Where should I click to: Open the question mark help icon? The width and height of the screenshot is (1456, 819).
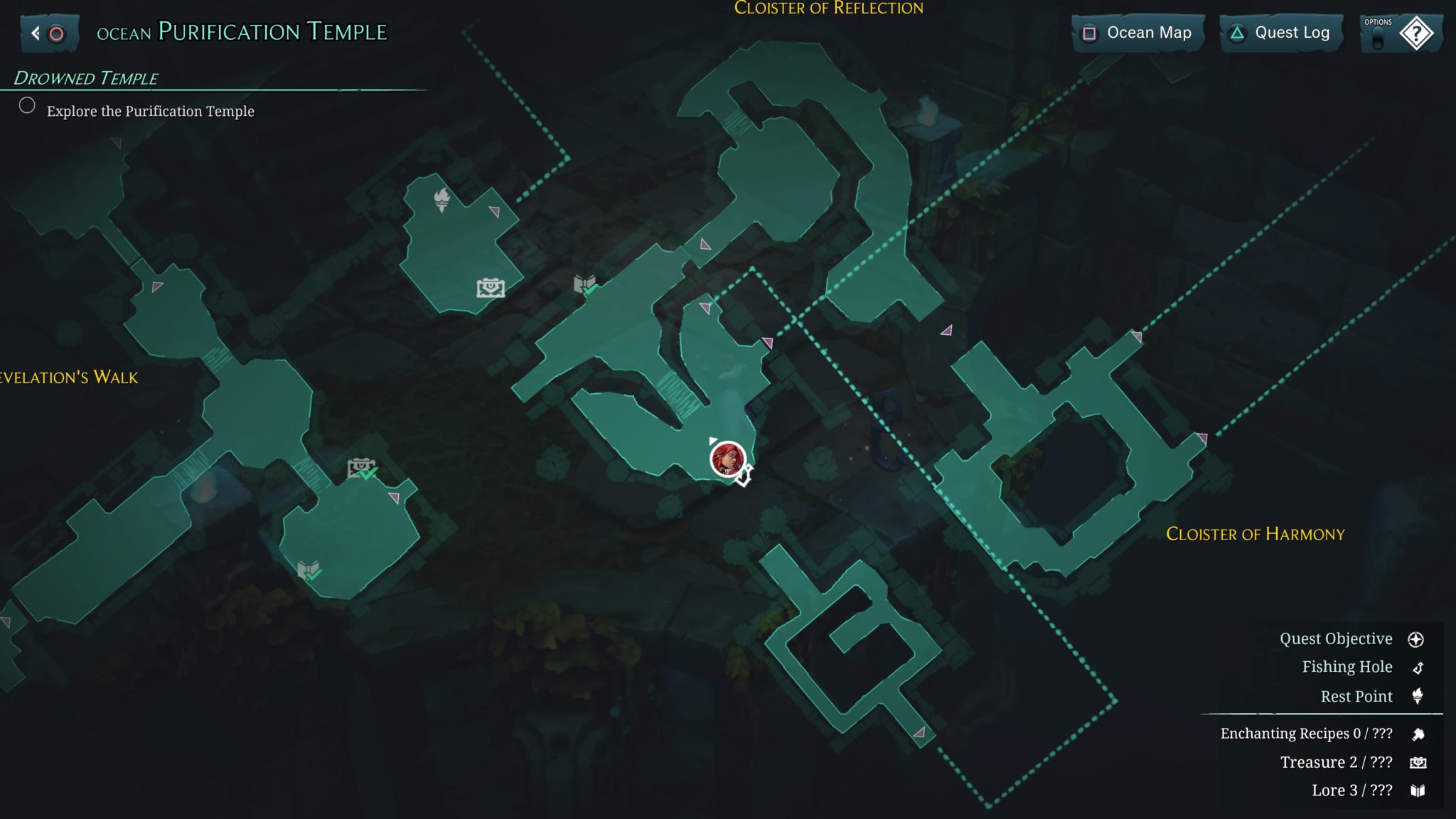tap(1418, 33)
